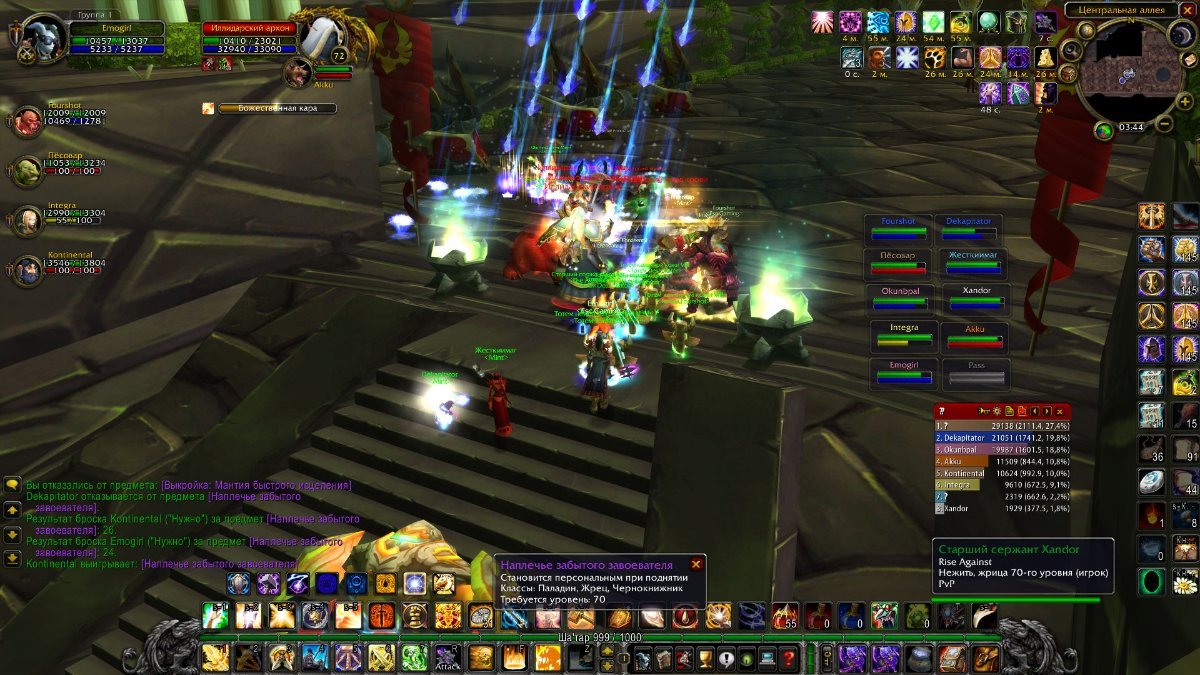This screenshot has width=1200, height=675.
Task: Open the red question mark help button
Action: 789,658
